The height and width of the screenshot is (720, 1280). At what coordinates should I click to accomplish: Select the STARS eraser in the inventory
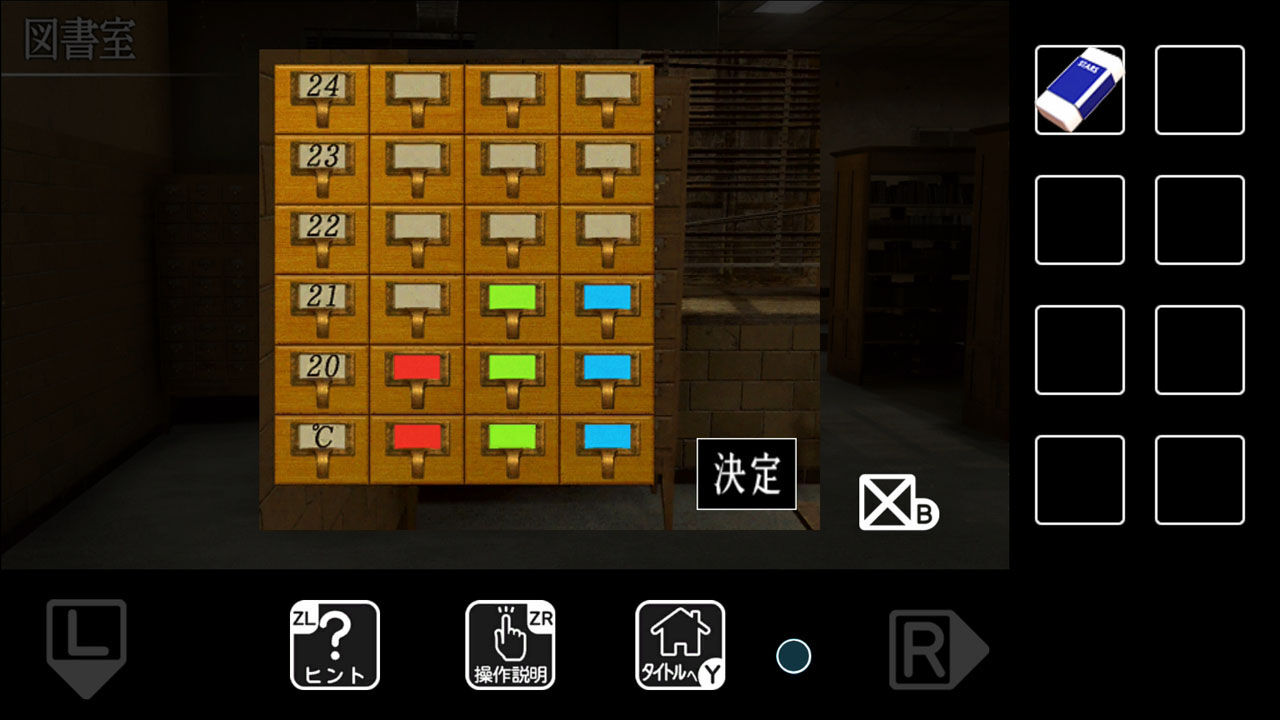click(x=1079, y=89)
